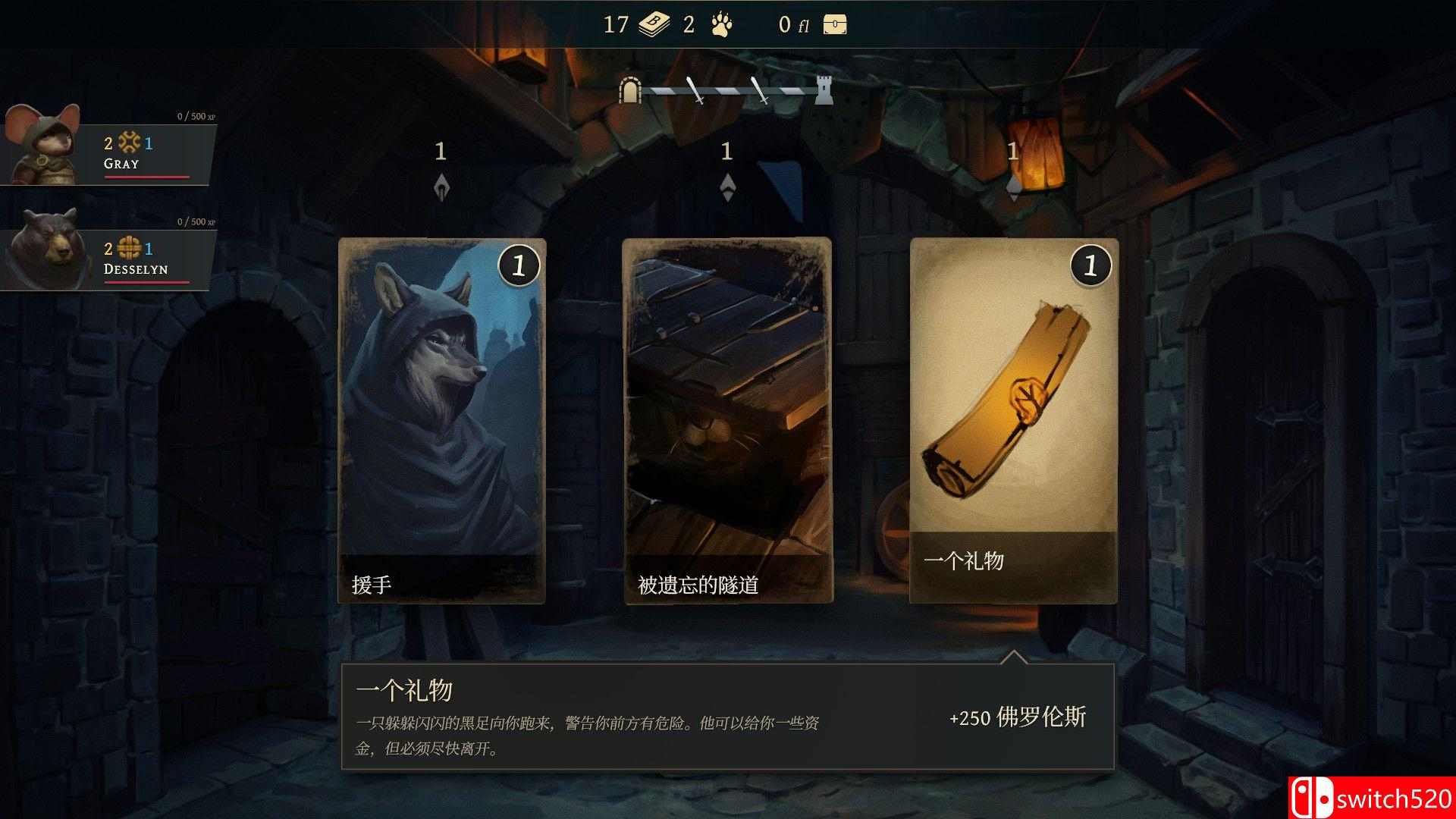
Task: Open the treasure chest inventory icon
Action: click(x=833, y=24)
